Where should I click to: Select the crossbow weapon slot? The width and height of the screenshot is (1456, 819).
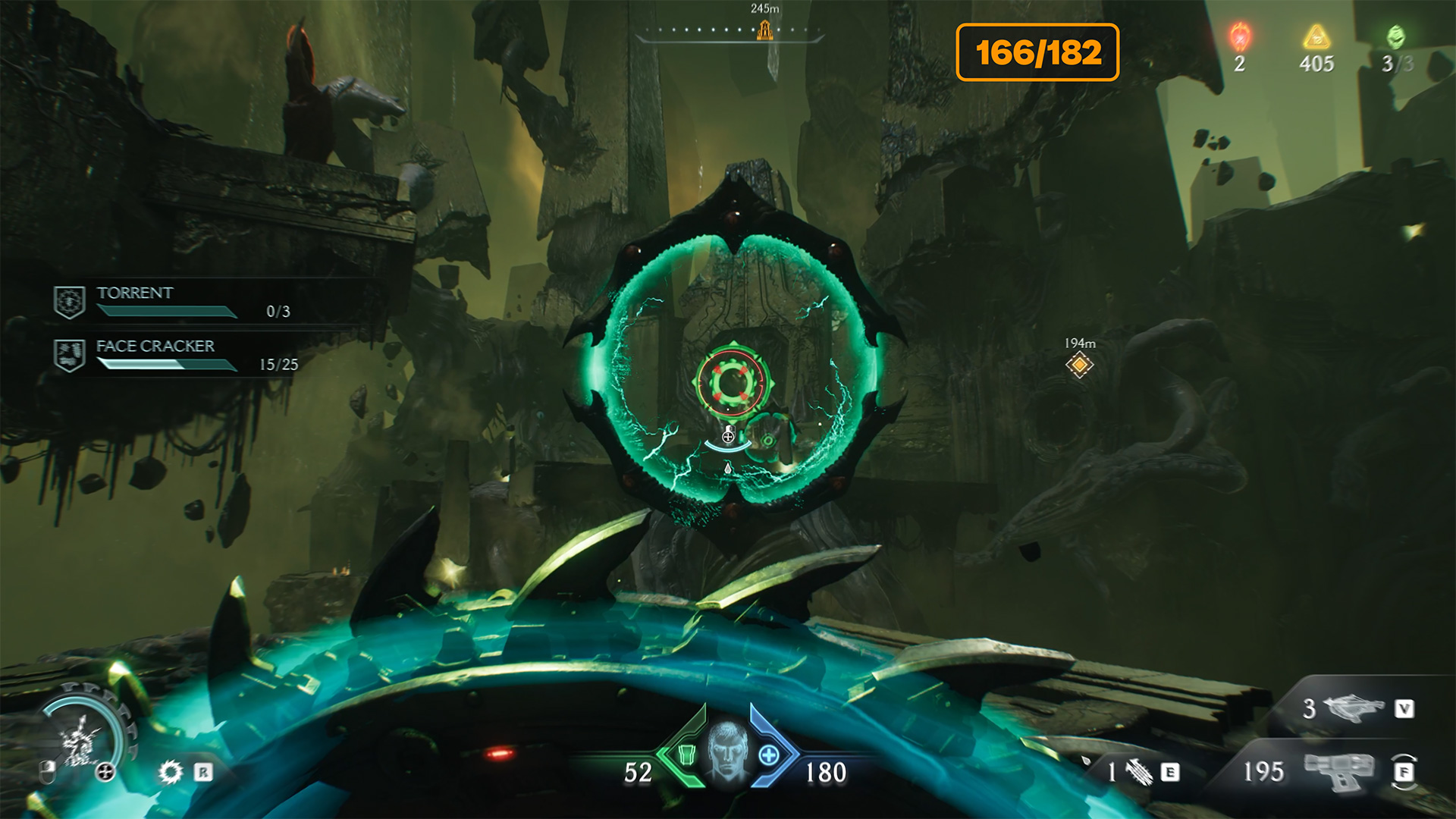pyautogui.click(x=1353, y=708)
